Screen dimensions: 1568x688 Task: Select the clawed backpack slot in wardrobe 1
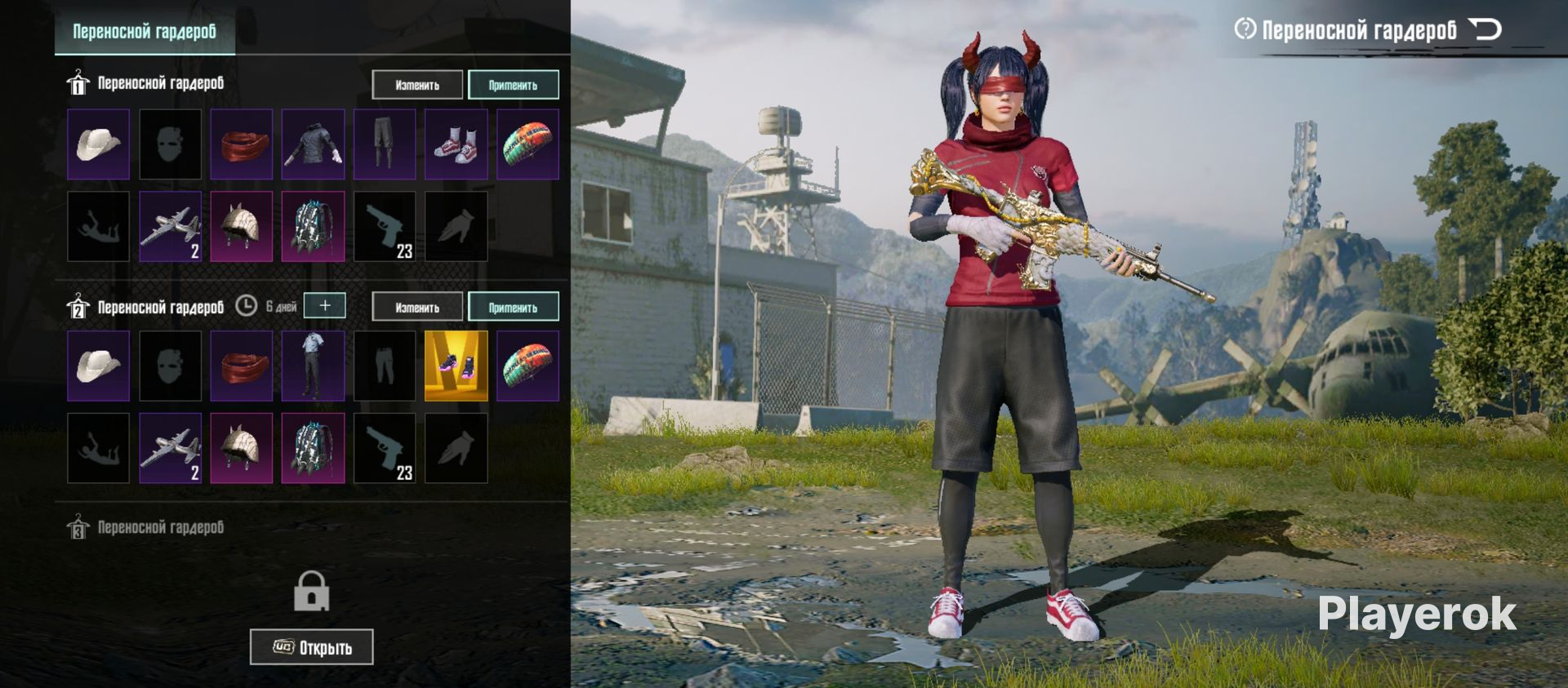313,227
